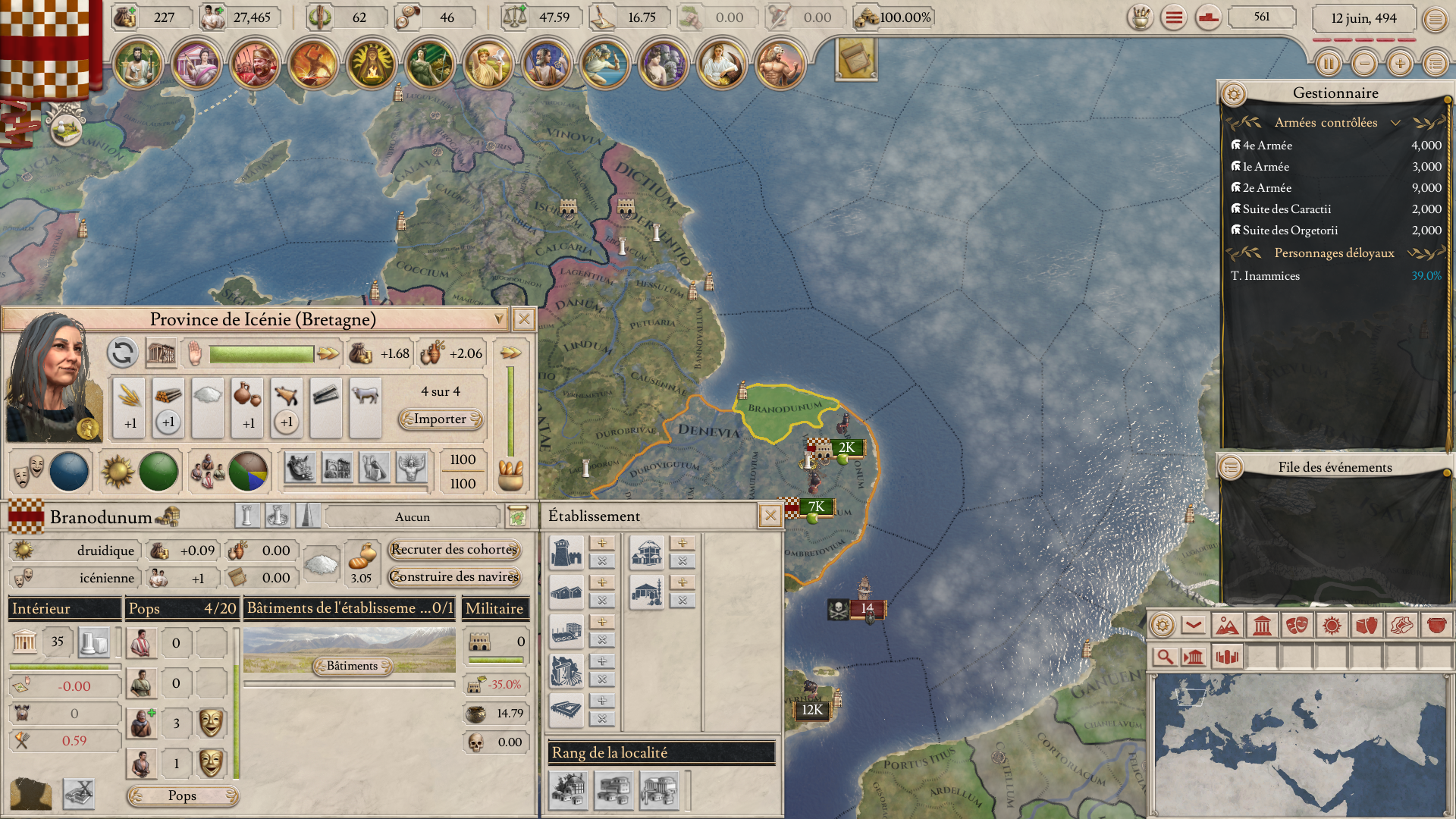Close the Établissement panel
This screenshot has width=1456, height=819.
click(770, 516)
